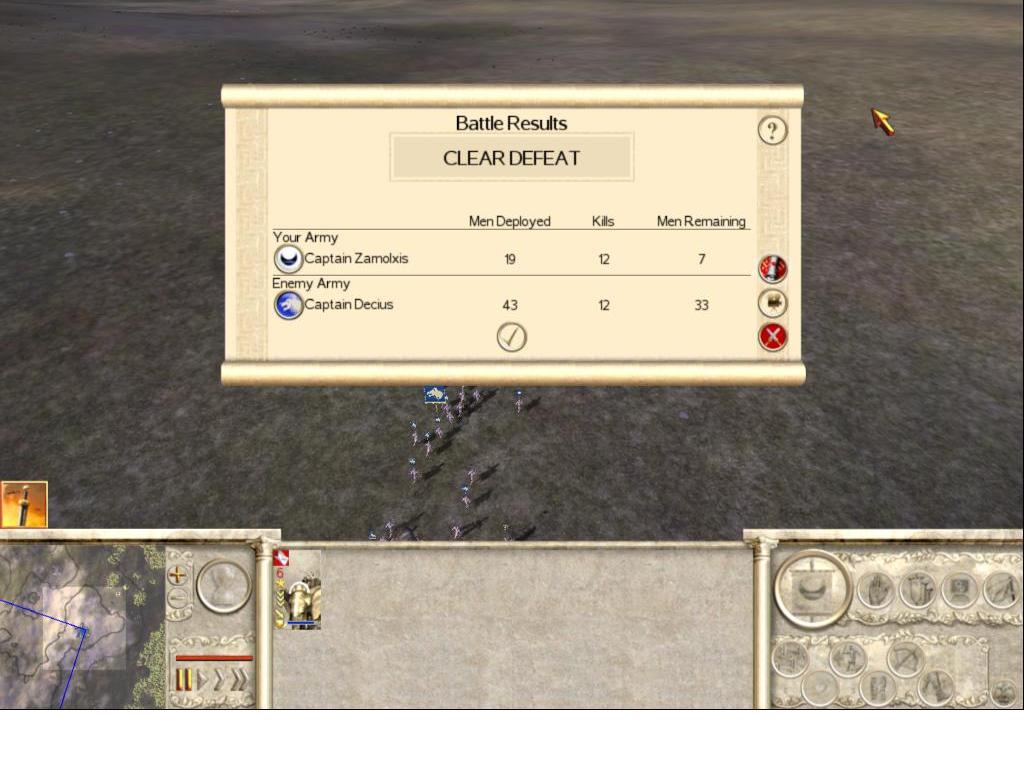Close the Battle Results scroll with red X
Image resolution: width=1024 pixels, height=768 pixels.
(x=772, y=337)
